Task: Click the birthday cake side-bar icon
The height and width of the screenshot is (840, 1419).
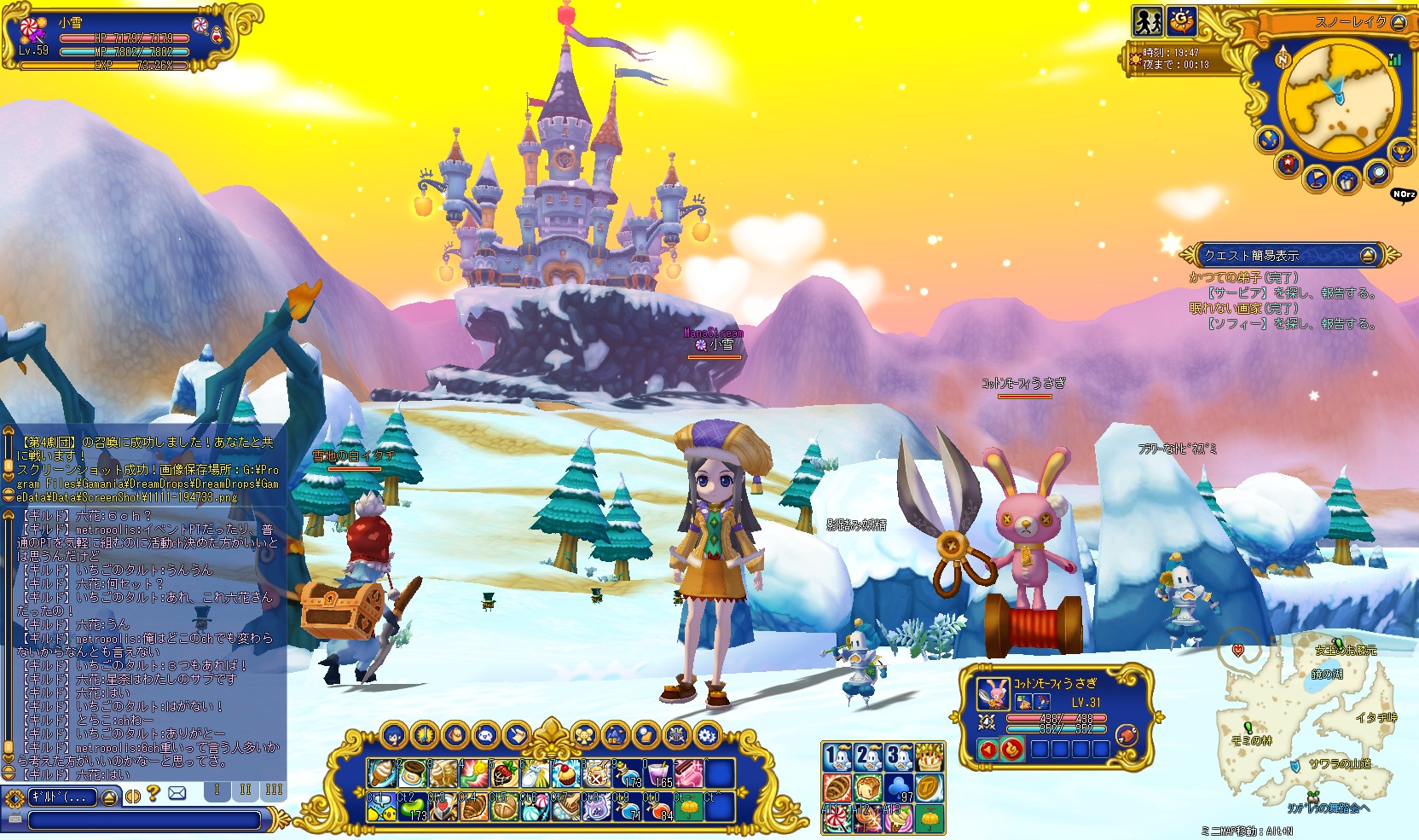Action: click(x=930, y=757)
